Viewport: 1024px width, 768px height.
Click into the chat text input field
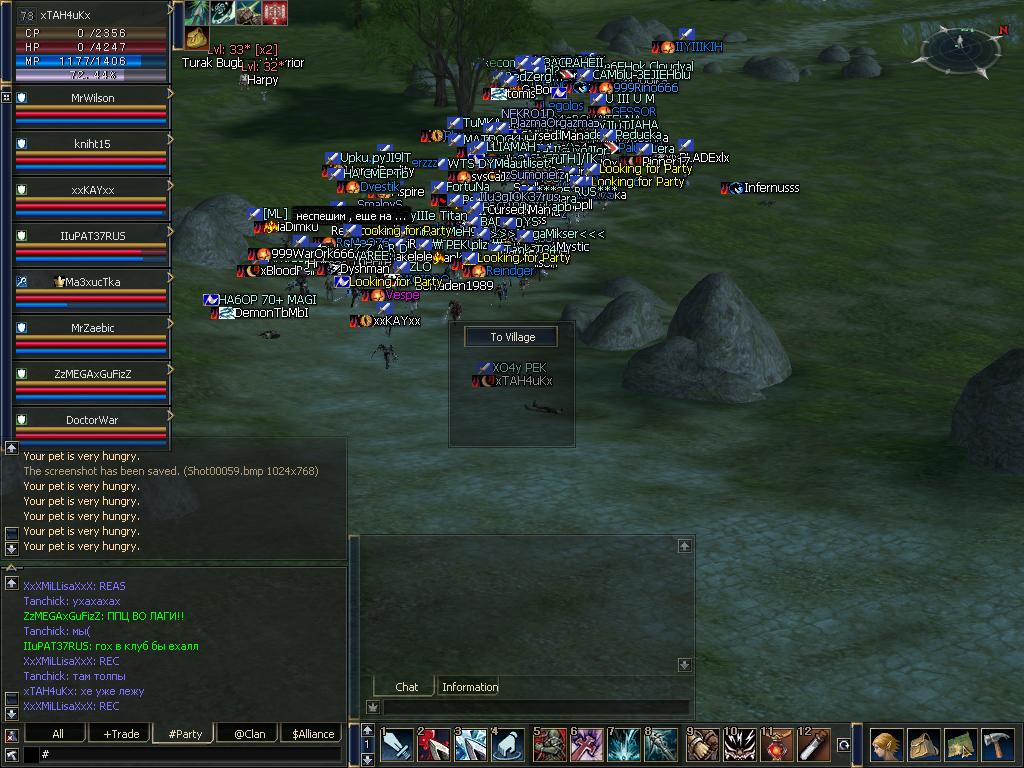(190, 754)
